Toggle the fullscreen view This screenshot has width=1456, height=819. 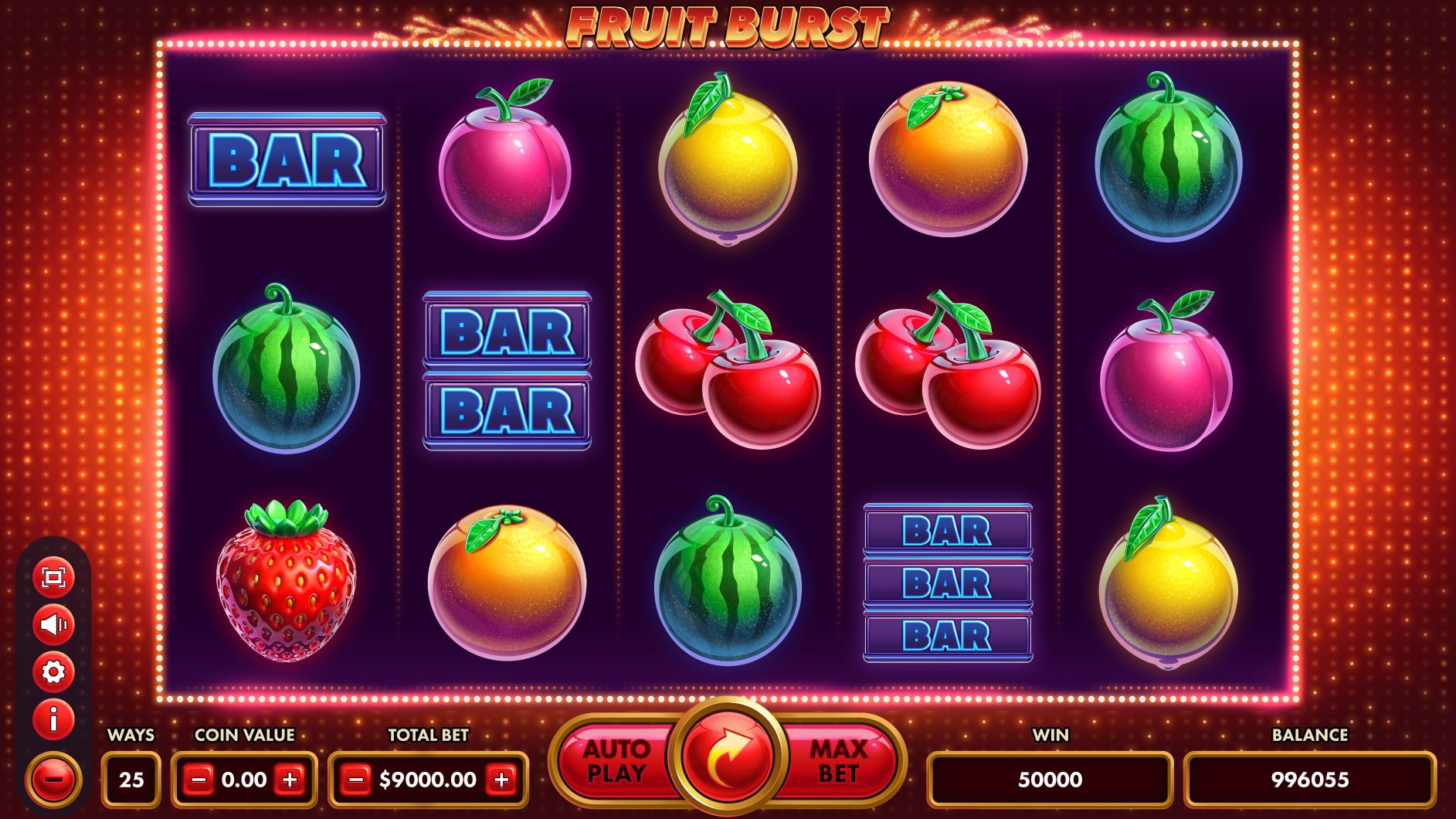(x=54, y=578)
